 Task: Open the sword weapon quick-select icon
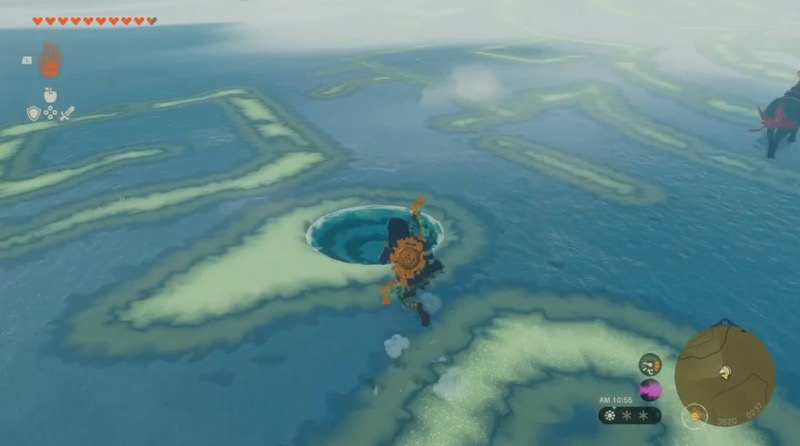tap(67, 113)
